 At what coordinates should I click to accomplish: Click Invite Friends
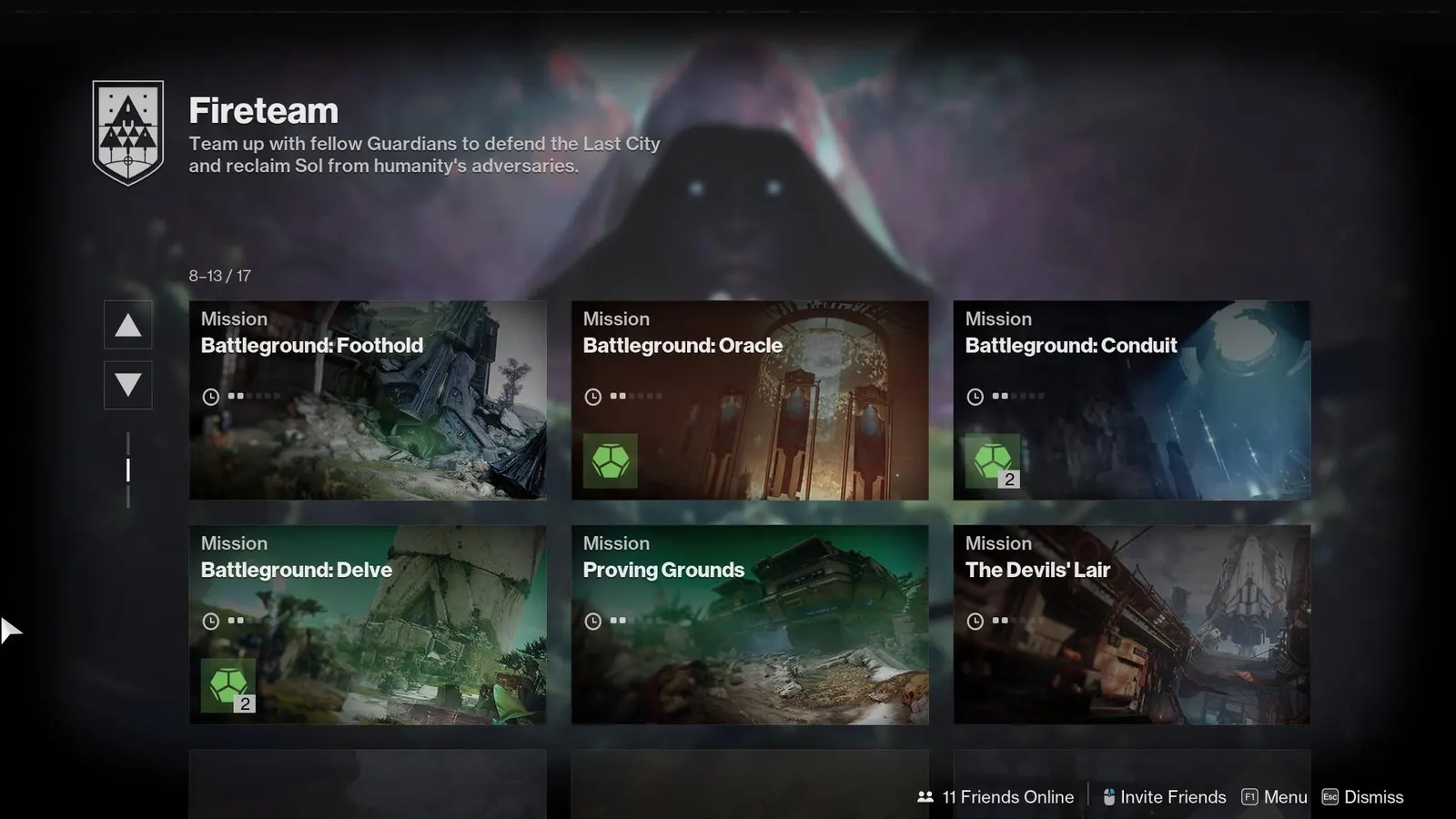pyautogui.click(x=1174, y=796)
